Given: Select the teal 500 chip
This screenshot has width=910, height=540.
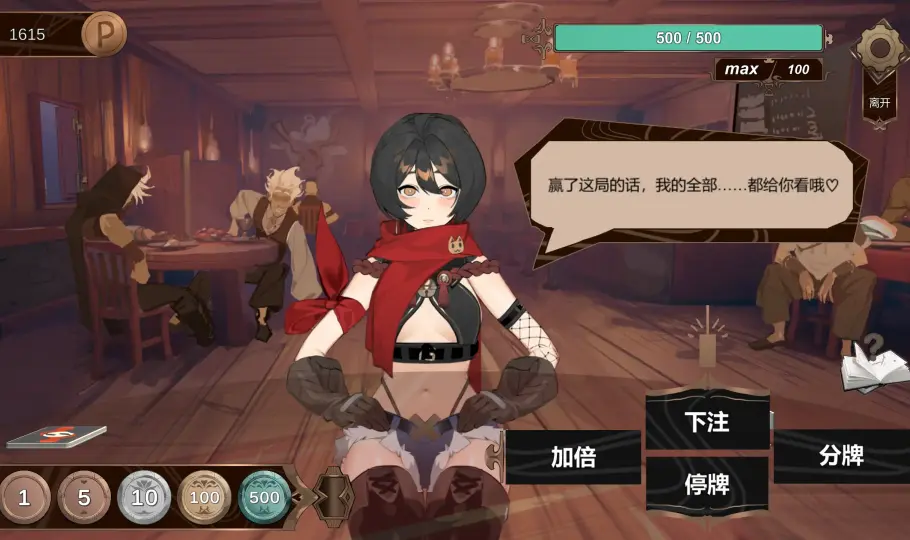Looking at the screenshot, I should 264,497.
